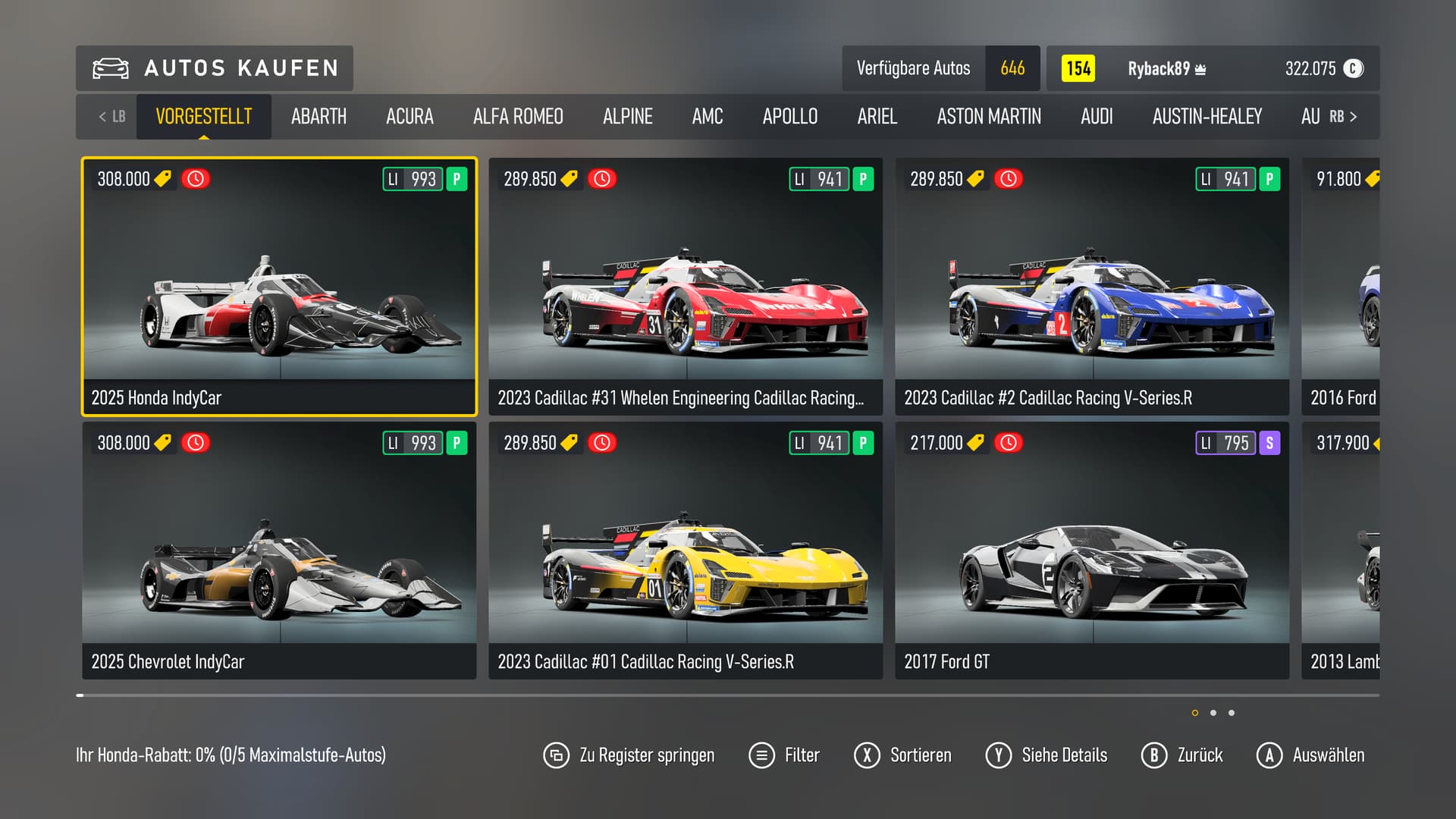
Task: Select the 2025 Chevrolet IndyCar tile
Action: [x=279, y=551]
